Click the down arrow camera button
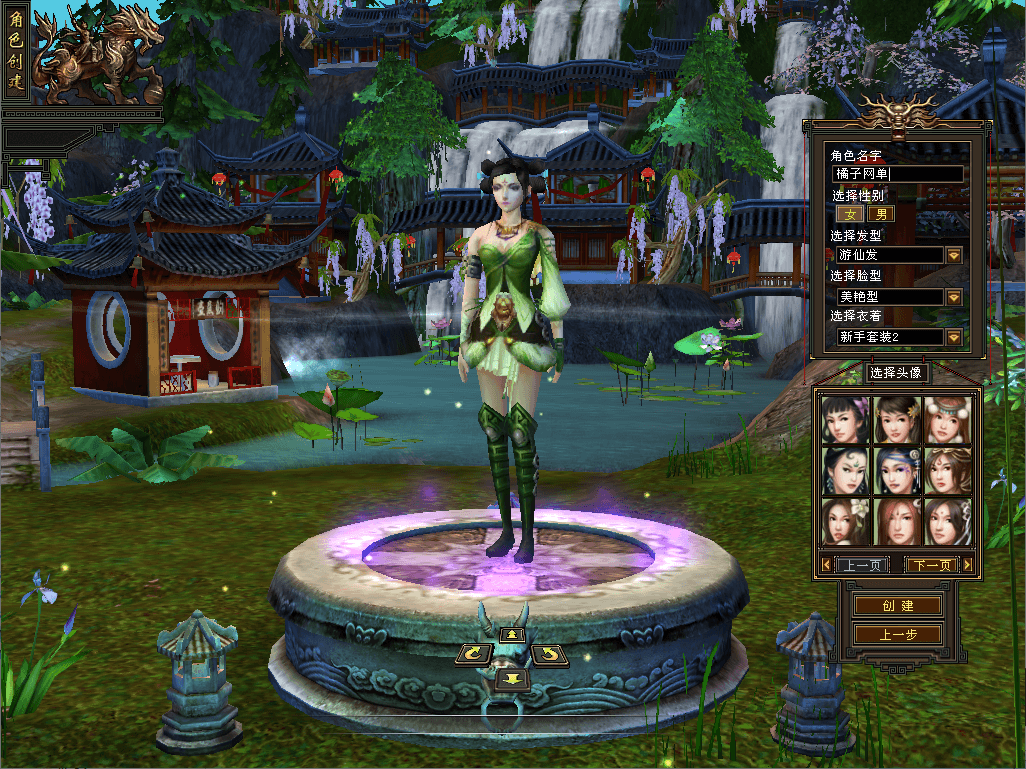This screenshot has width=1026, height=769. click(x=512, y=679)
